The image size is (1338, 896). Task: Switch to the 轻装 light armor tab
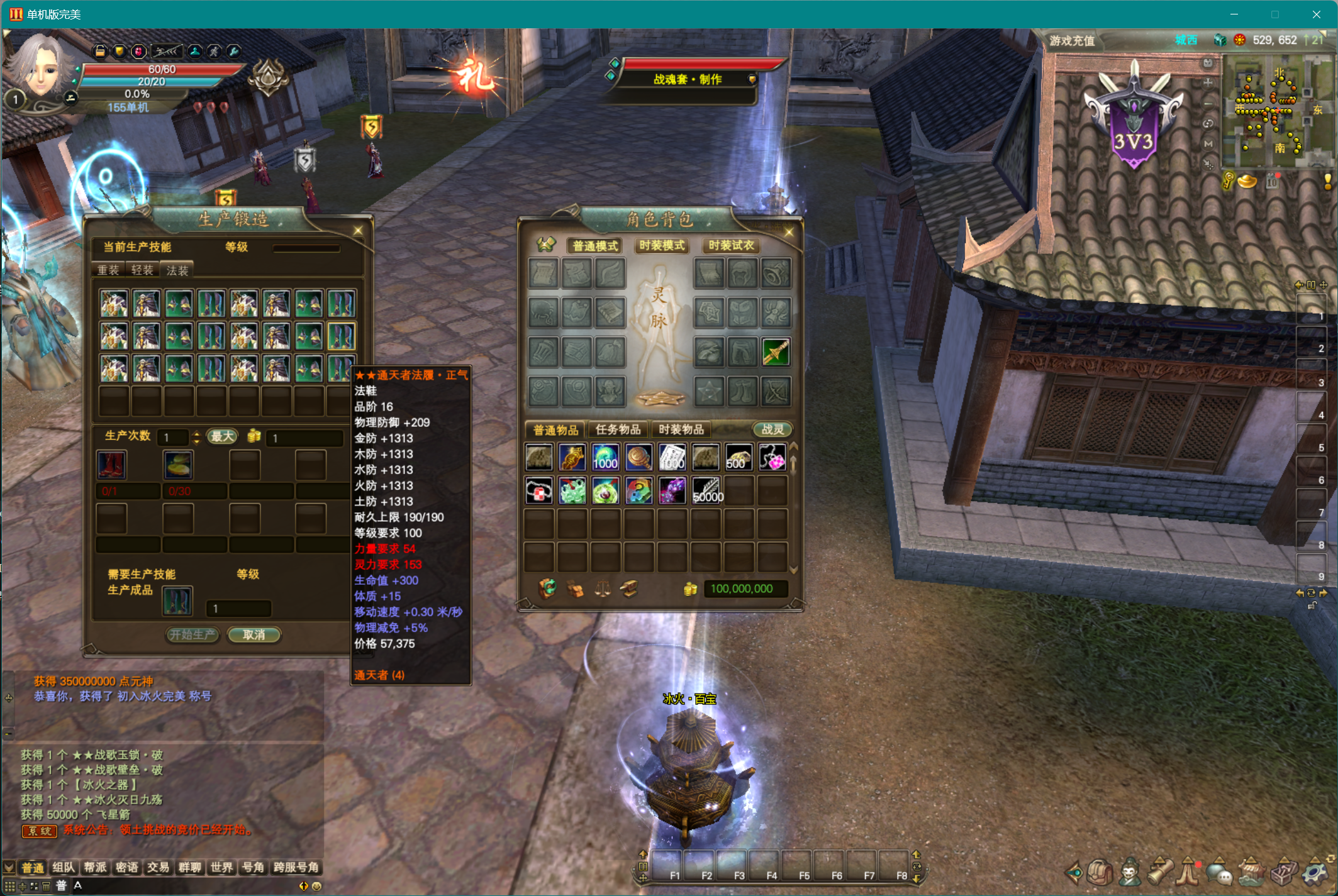(x=142, y=270)
